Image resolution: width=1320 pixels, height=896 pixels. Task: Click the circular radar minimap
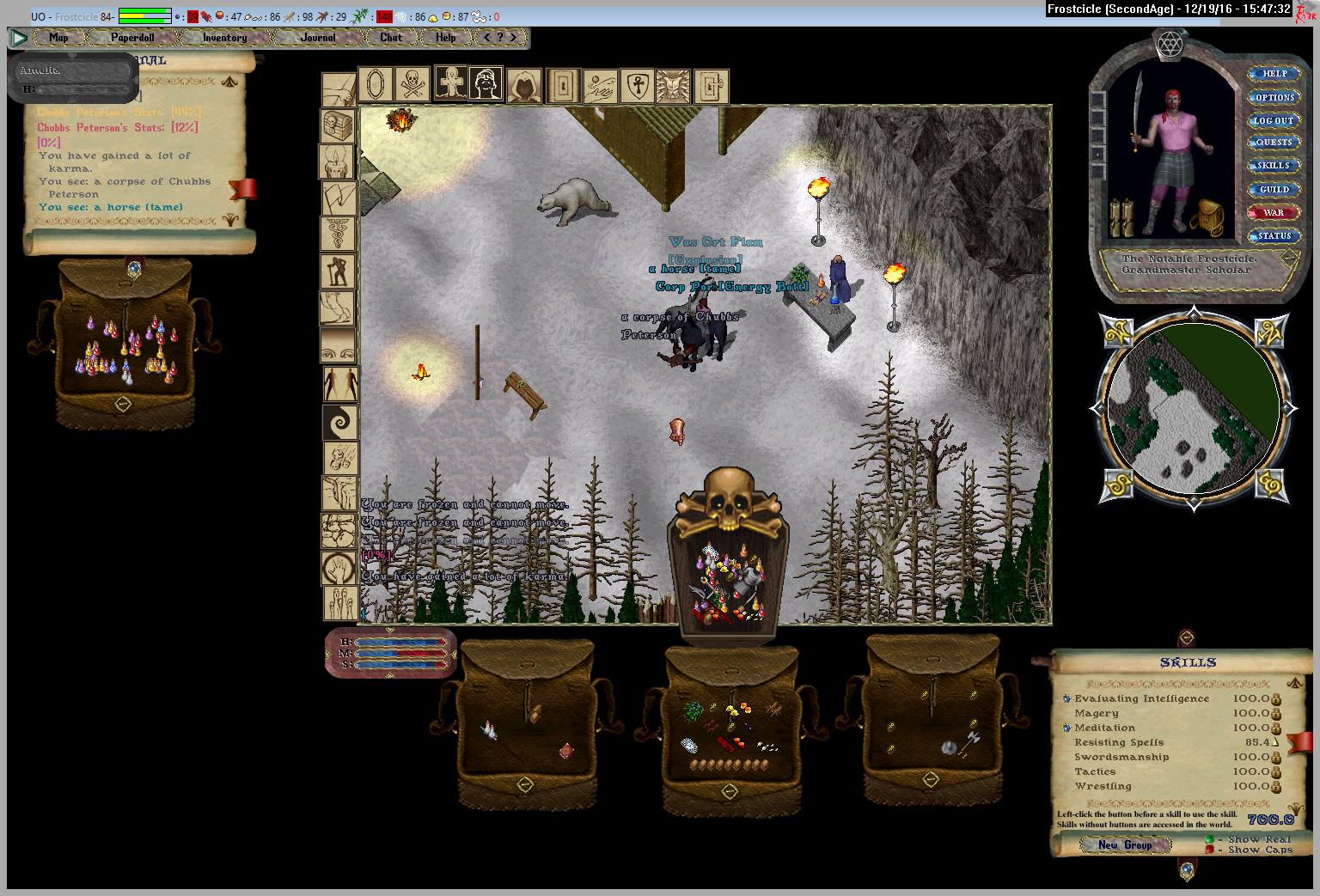(x=1194, y=411)
